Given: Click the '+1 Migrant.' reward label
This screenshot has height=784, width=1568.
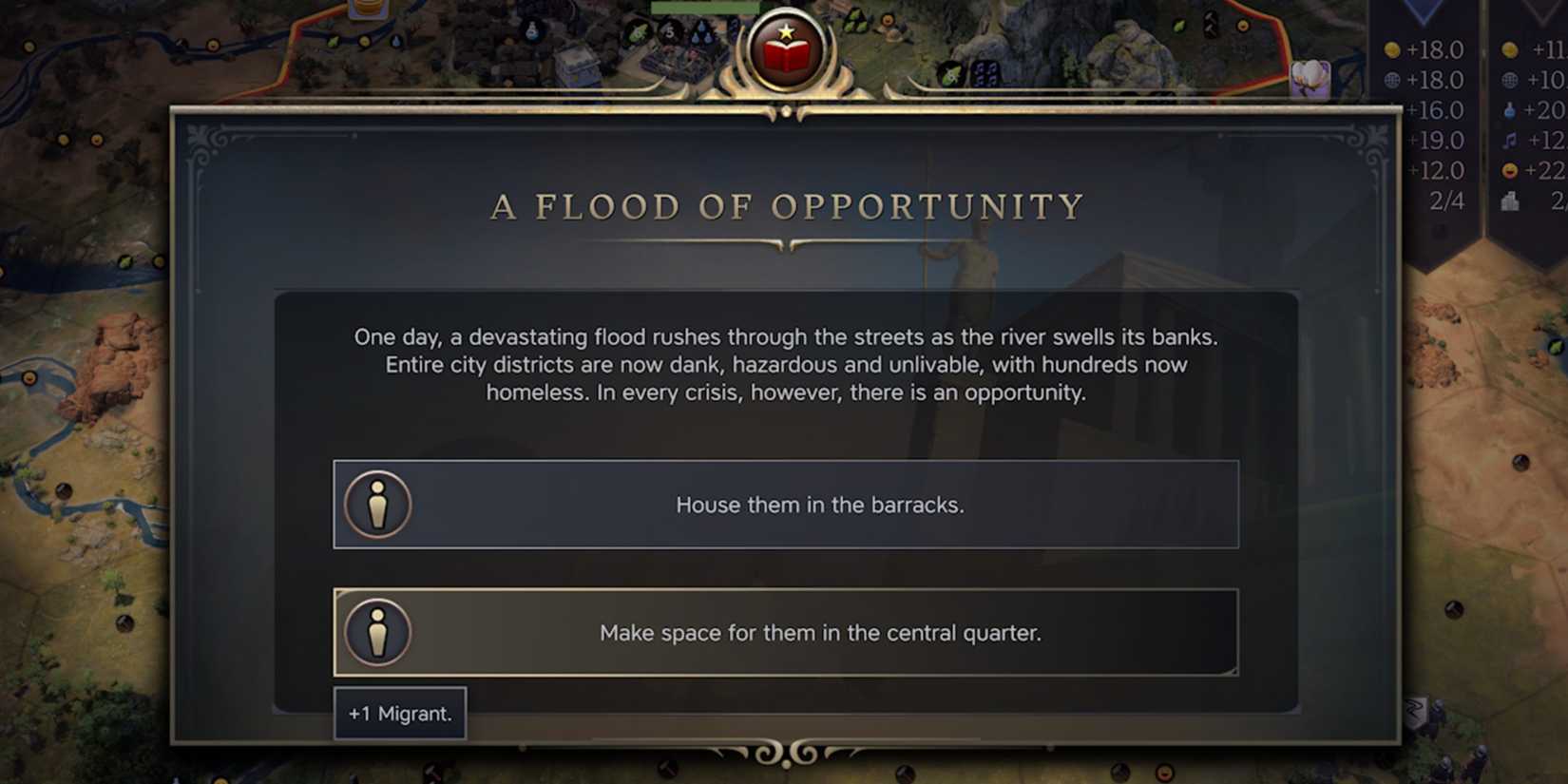Looking at the screenshot, I should pyautogui.click(x=399, y=712).
